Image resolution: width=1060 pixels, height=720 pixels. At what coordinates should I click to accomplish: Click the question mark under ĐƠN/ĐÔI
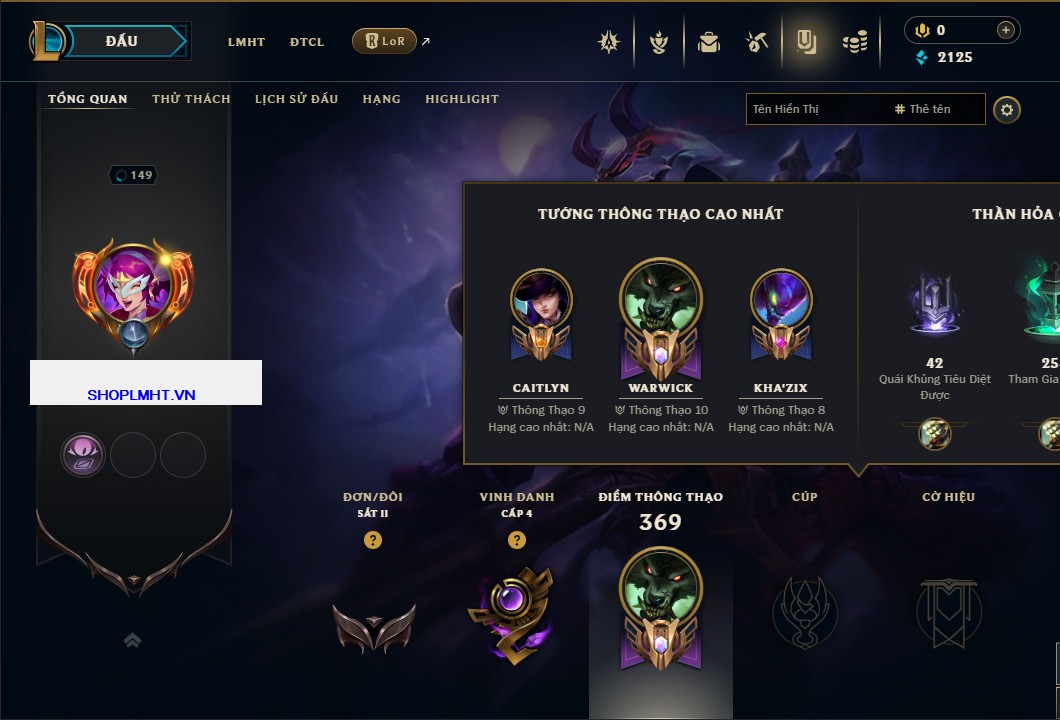(x=373, y=540)
